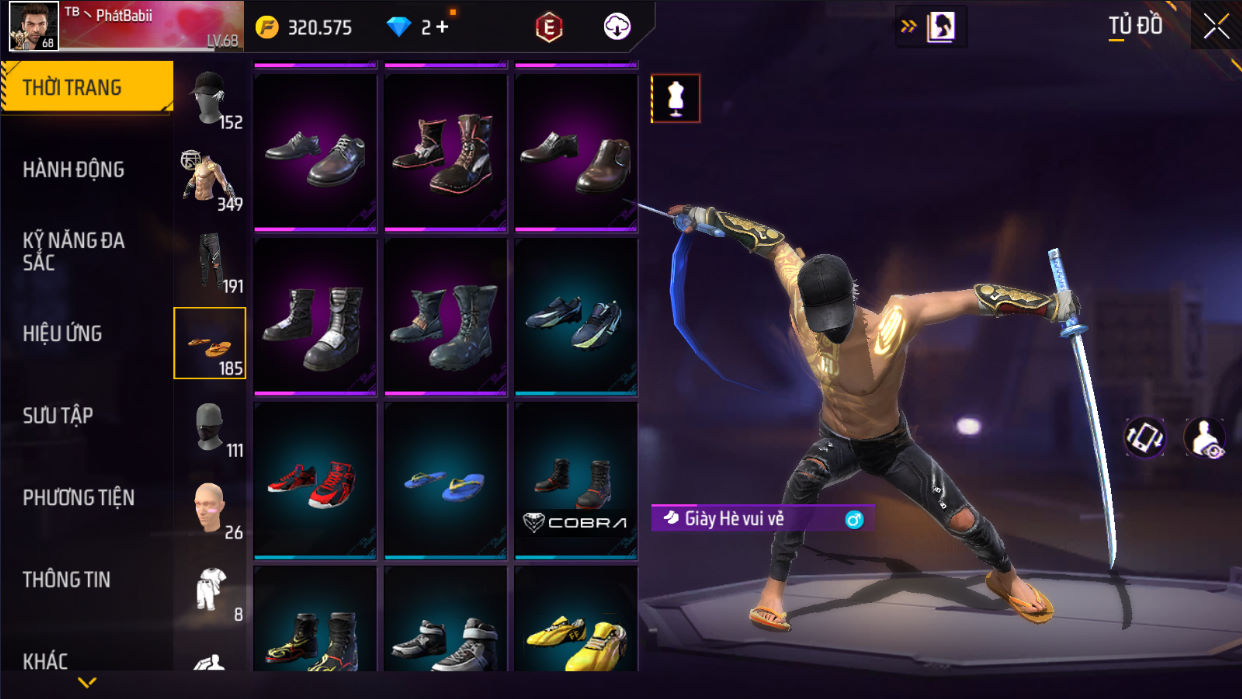Select the tops subcategory with 349 items
This screenshot has height=699, width=1242.
pyautogui.click(x=209, y=180)
